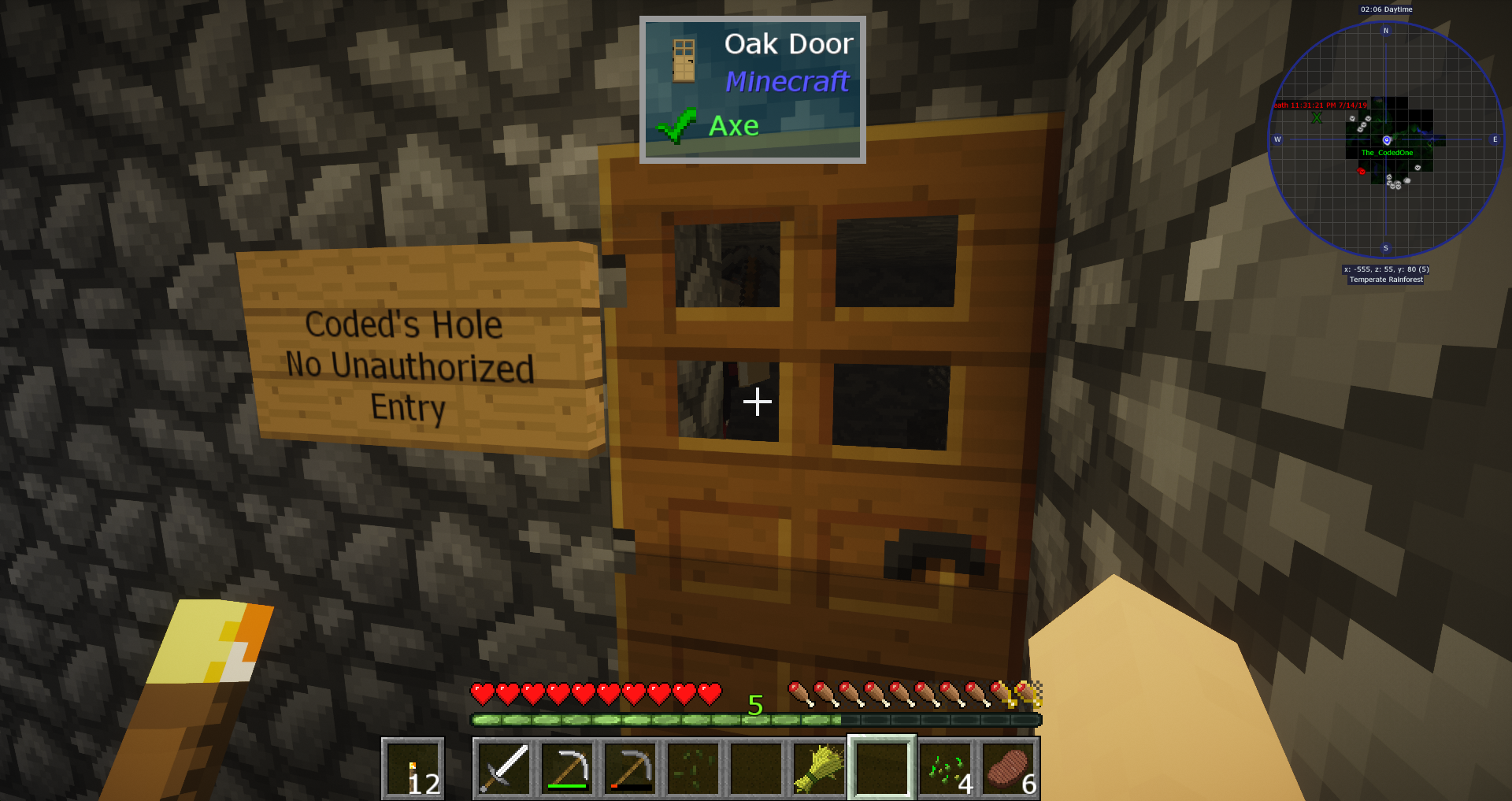Click the circular minimap
This screenshot has width=1512, height=801.
(x=1386, y=140)
